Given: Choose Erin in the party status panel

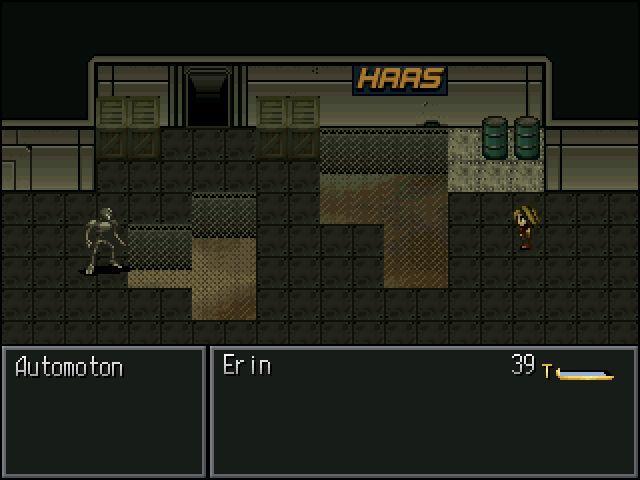Looking at the screenshot, I should pyautogui.click(x=247, y=366).
